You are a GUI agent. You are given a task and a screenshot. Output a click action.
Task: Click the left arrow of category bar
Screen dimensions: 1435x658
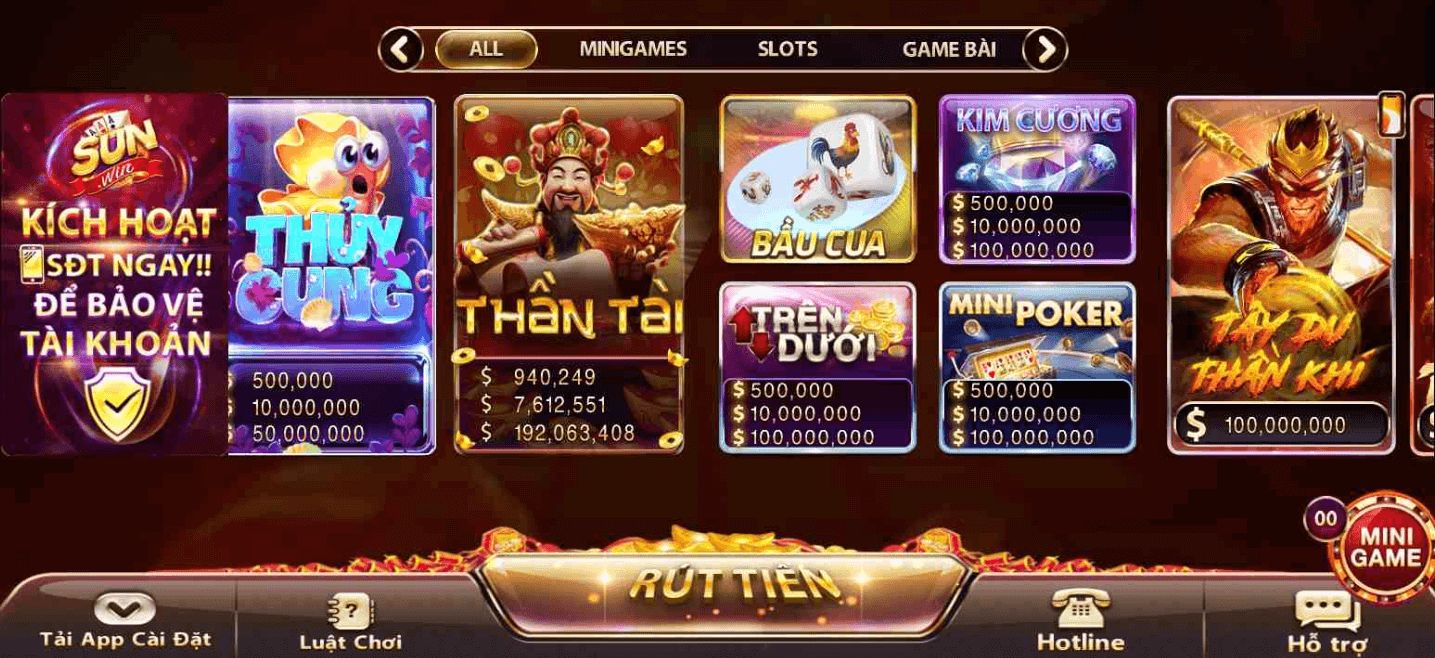click(x=402, y=49)
